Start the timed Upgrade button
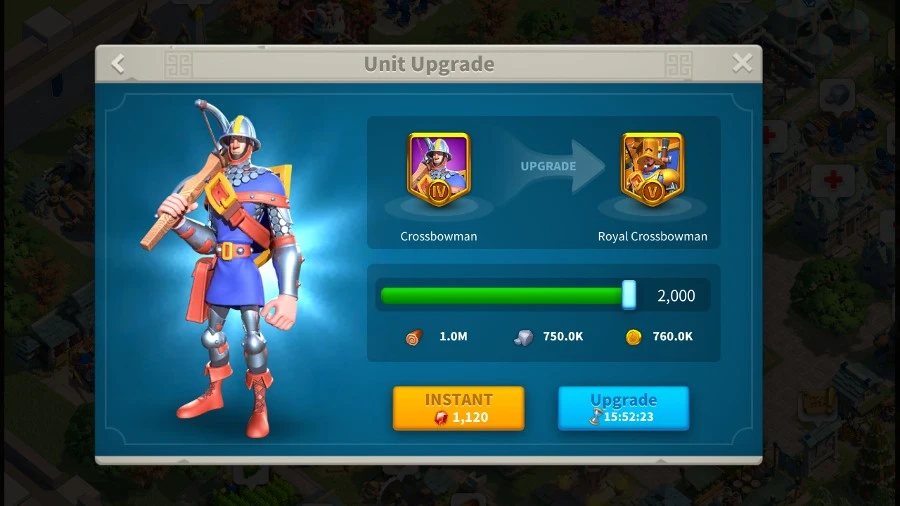Screen dimensions: 900x506 tap(623, 408)
